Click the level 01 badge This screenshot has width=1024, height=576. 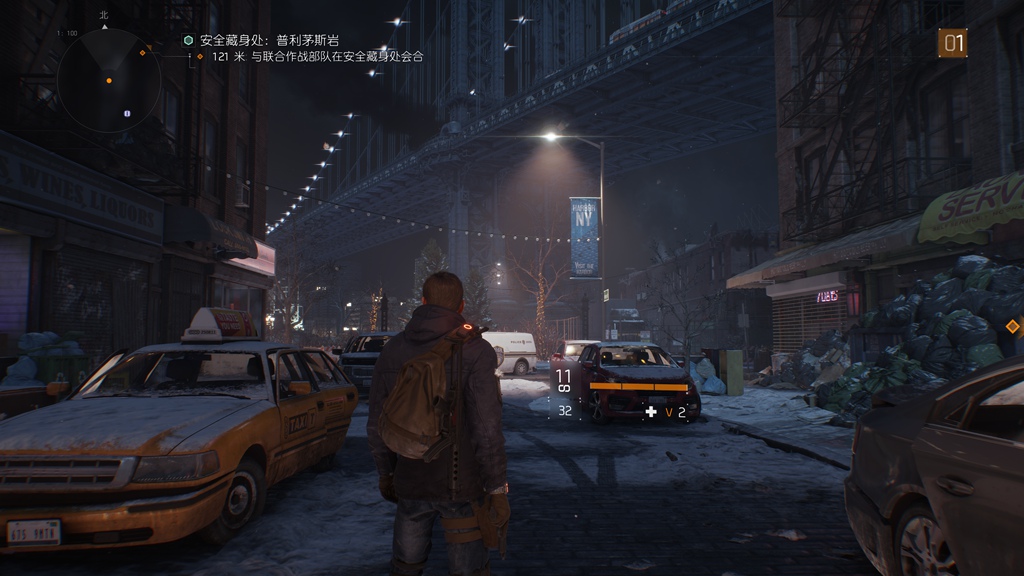(952, 43)
